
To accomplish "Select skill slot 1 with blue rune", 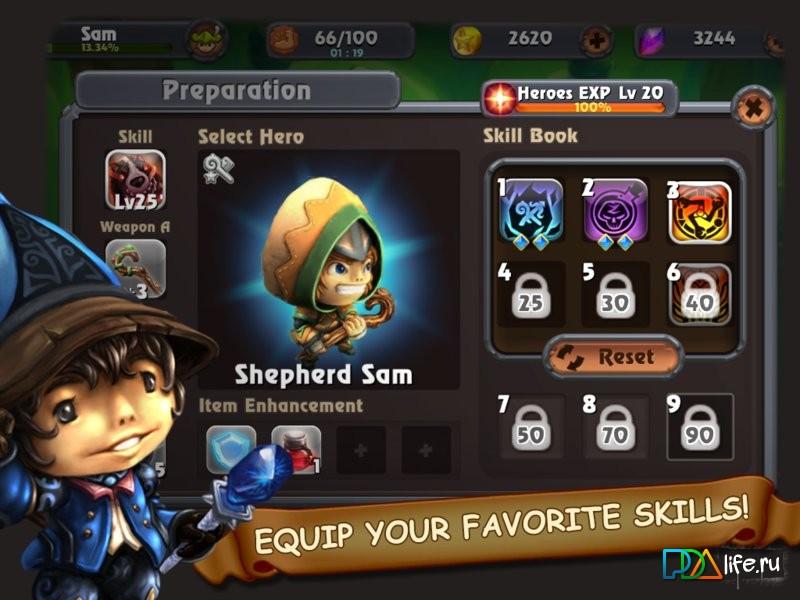I will coord(532,210).
